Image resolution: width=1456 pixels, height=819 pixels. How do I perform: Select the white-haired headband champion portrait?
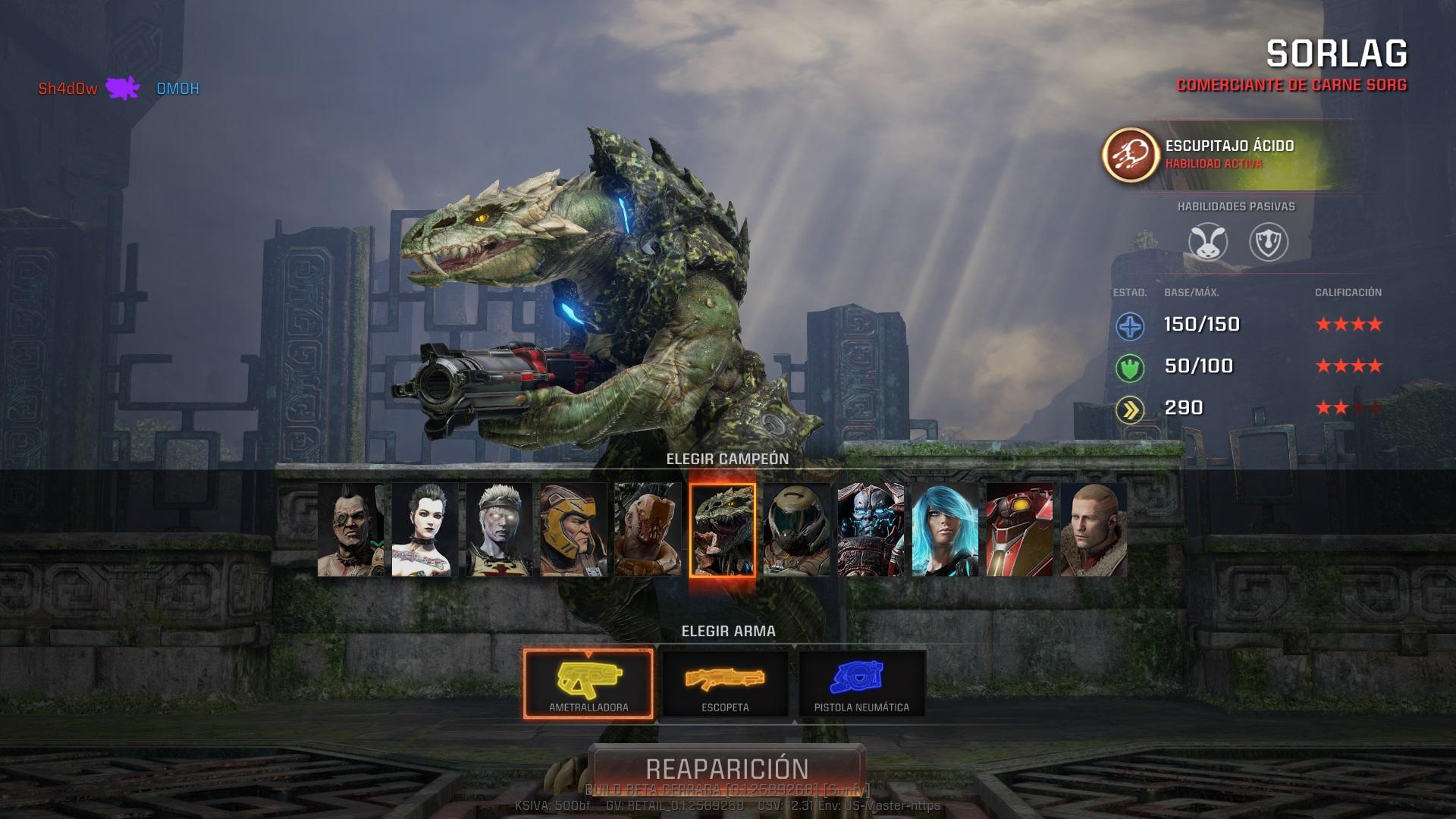point(499,529)
